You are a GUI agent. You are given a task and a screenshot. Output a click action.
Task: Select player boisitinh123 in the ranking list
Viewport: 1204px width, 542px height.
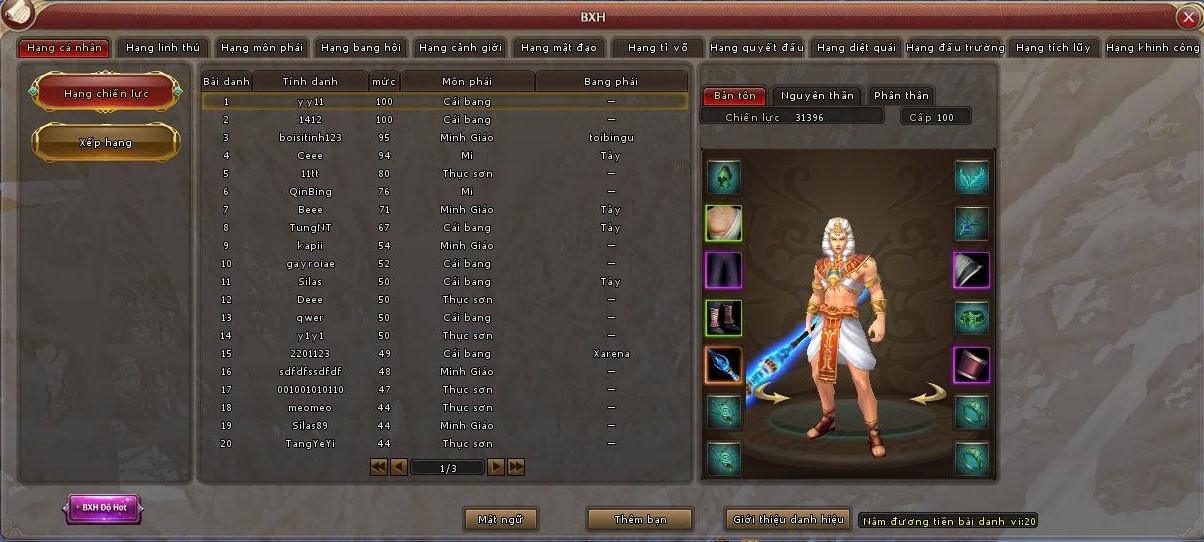coord(310,138)
